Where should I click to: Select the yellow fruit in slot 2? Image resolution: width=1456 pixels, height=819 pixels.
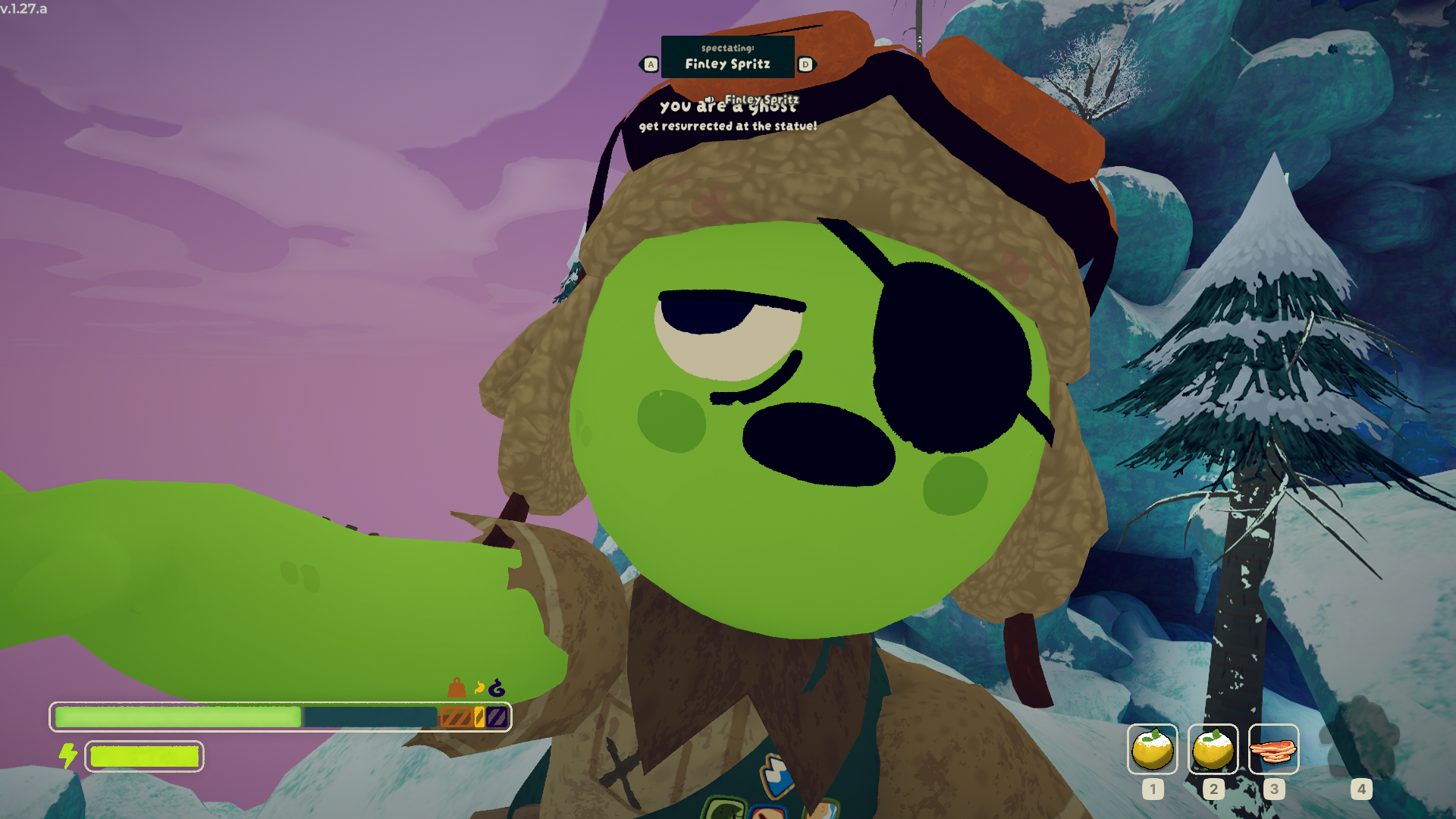(1213, 749)
